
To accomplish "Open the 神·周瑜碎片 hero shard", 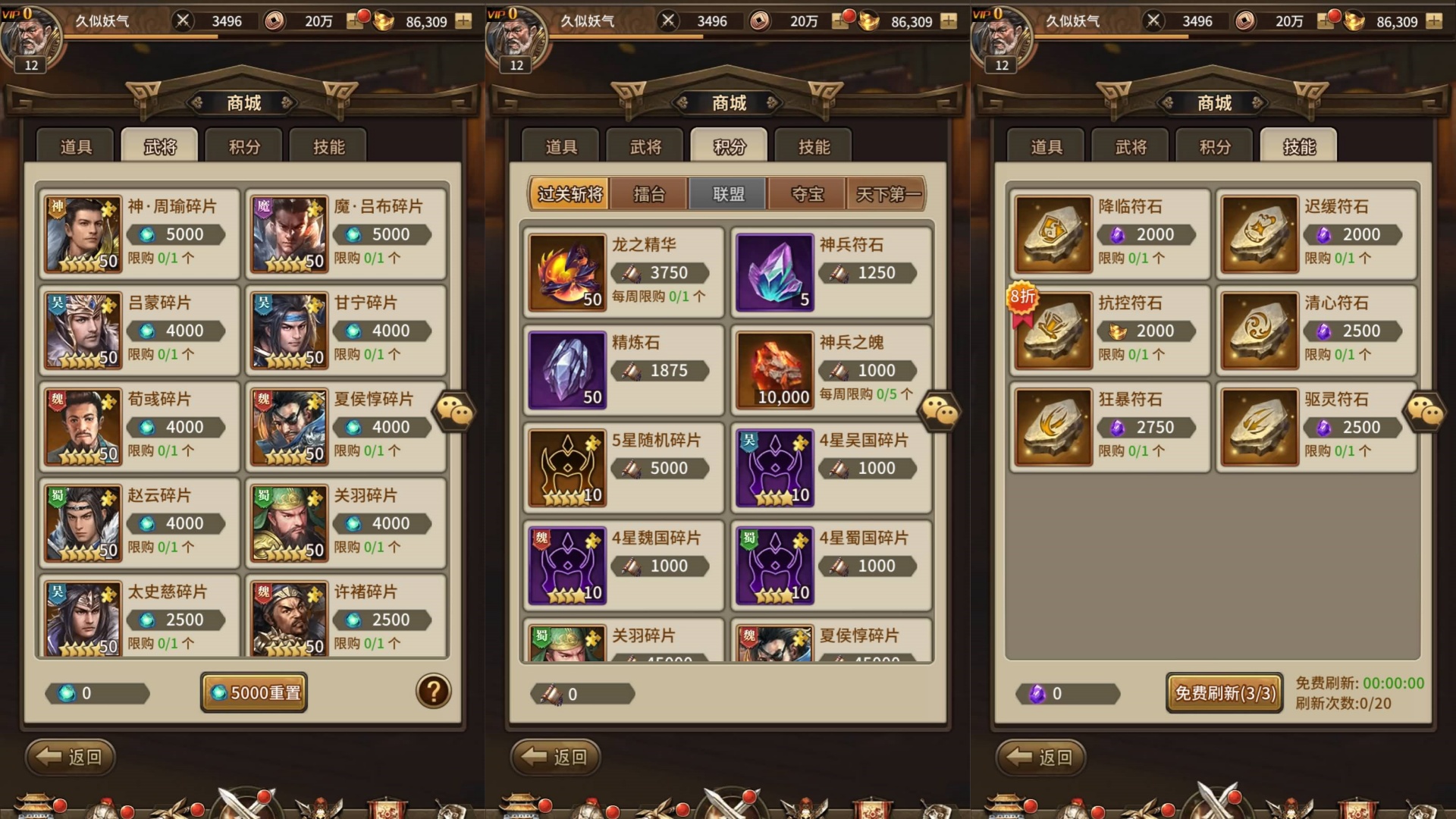I will (139, 234).
